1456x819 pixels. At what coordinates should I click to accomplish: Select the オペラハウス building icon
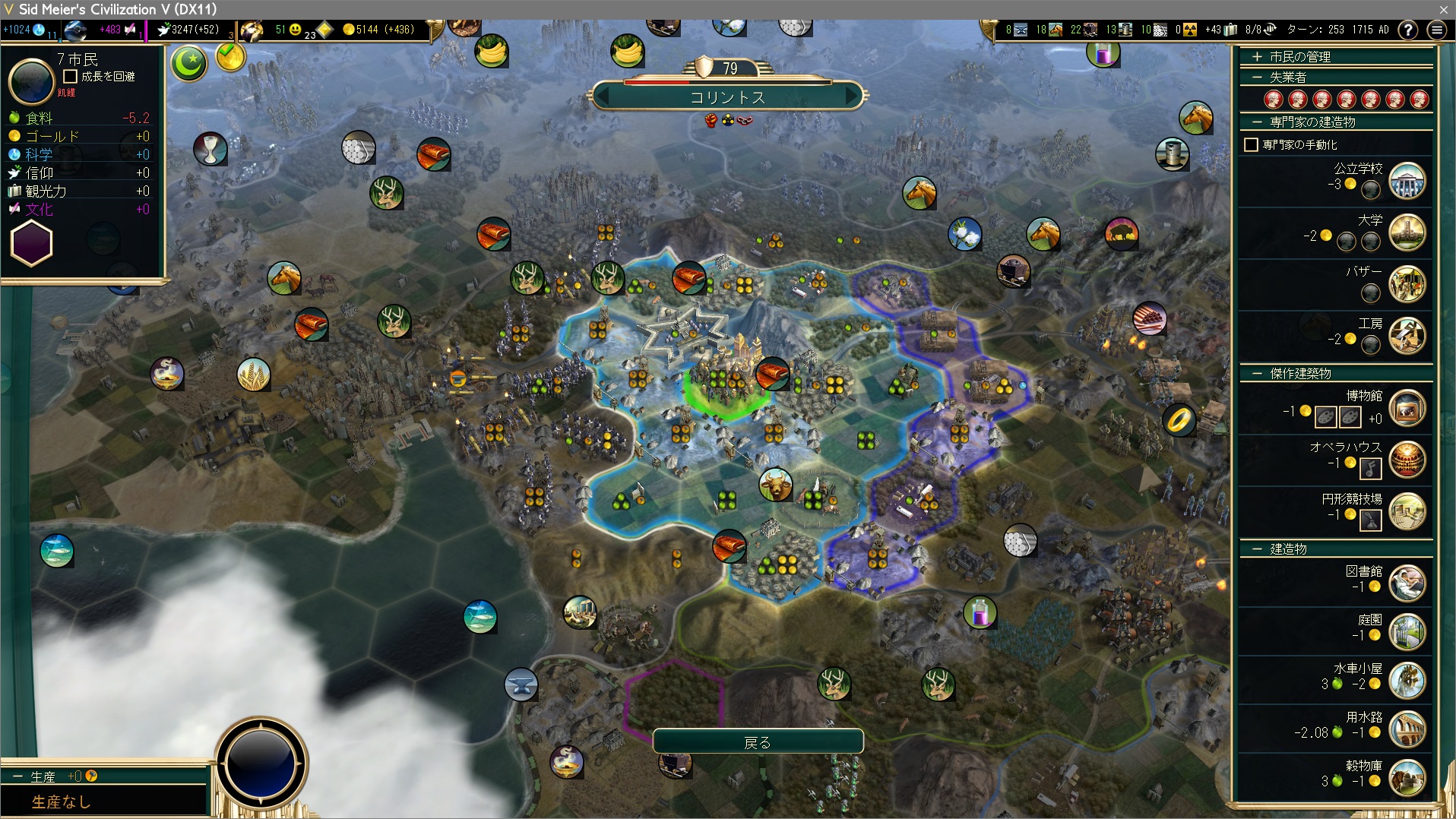pos(1407,460)
